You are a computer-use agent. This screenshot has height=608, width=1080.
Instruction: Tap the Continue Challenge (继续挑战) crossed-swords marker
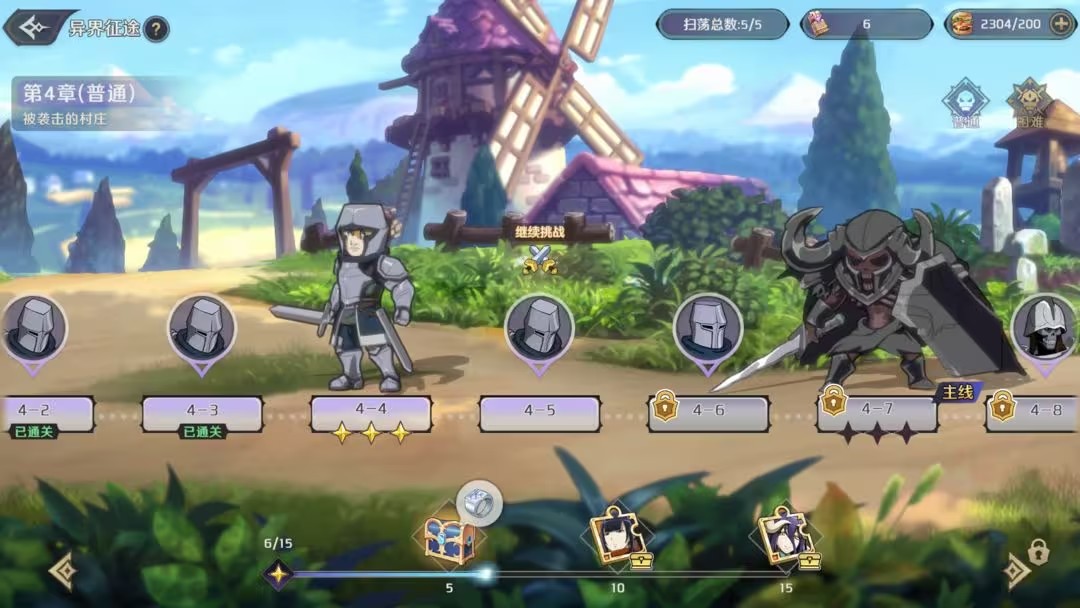tap(540, 258)
